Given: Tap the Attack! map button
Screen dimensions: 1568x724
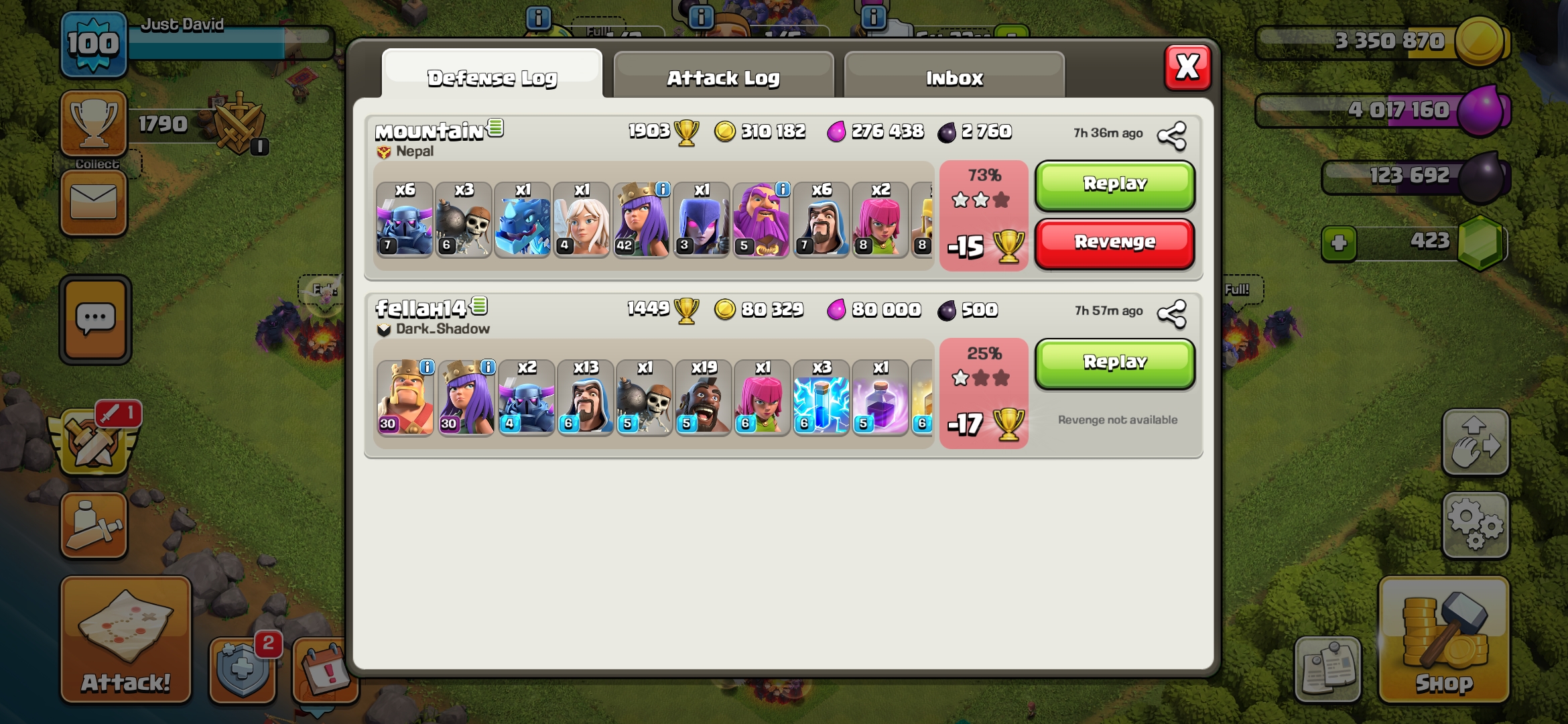Looking at the screenshot, I should coord(126,640).
